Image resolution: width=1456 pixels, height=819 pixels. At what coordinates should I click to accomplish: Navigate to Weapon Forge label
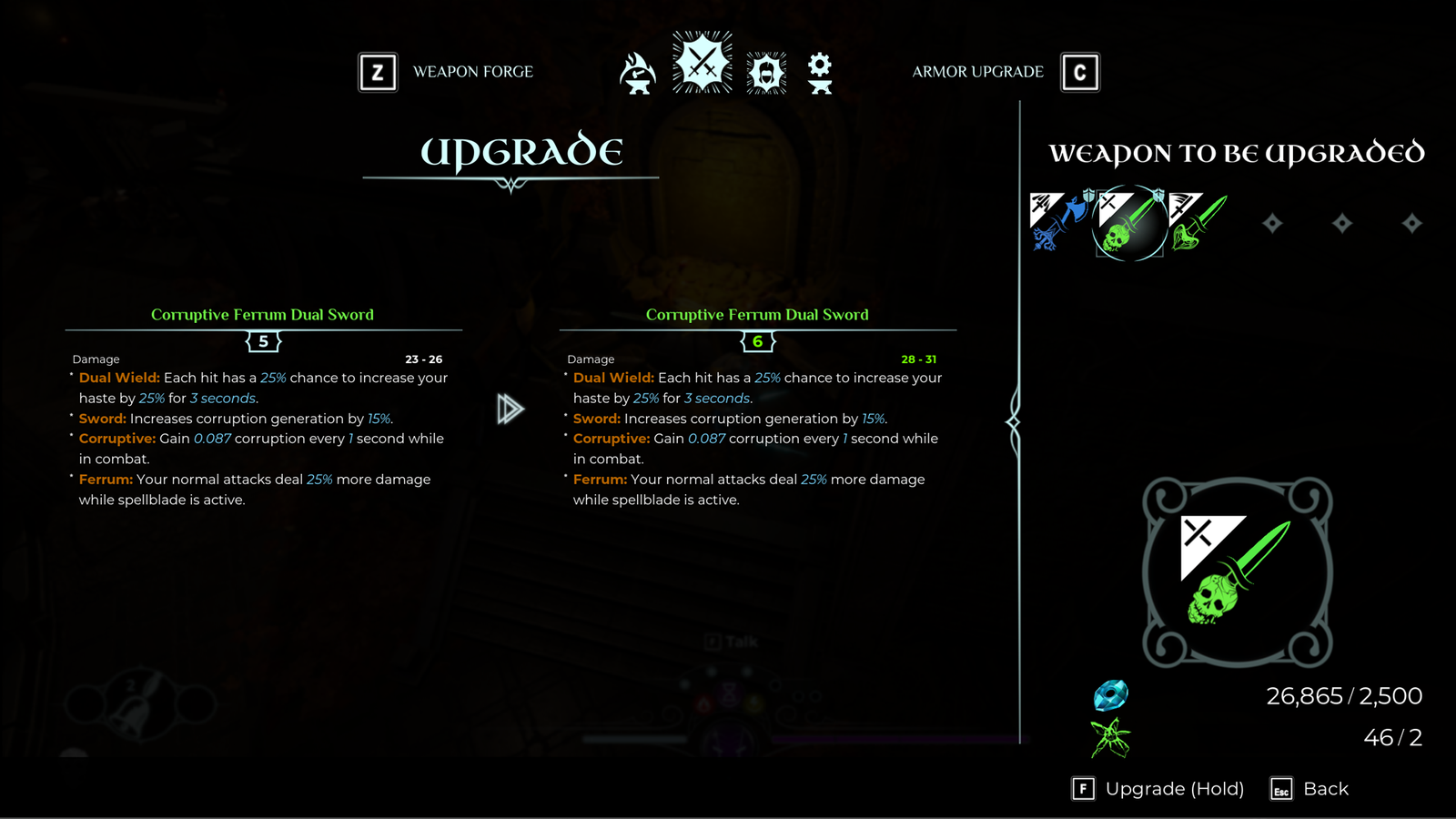pos(472,72)
